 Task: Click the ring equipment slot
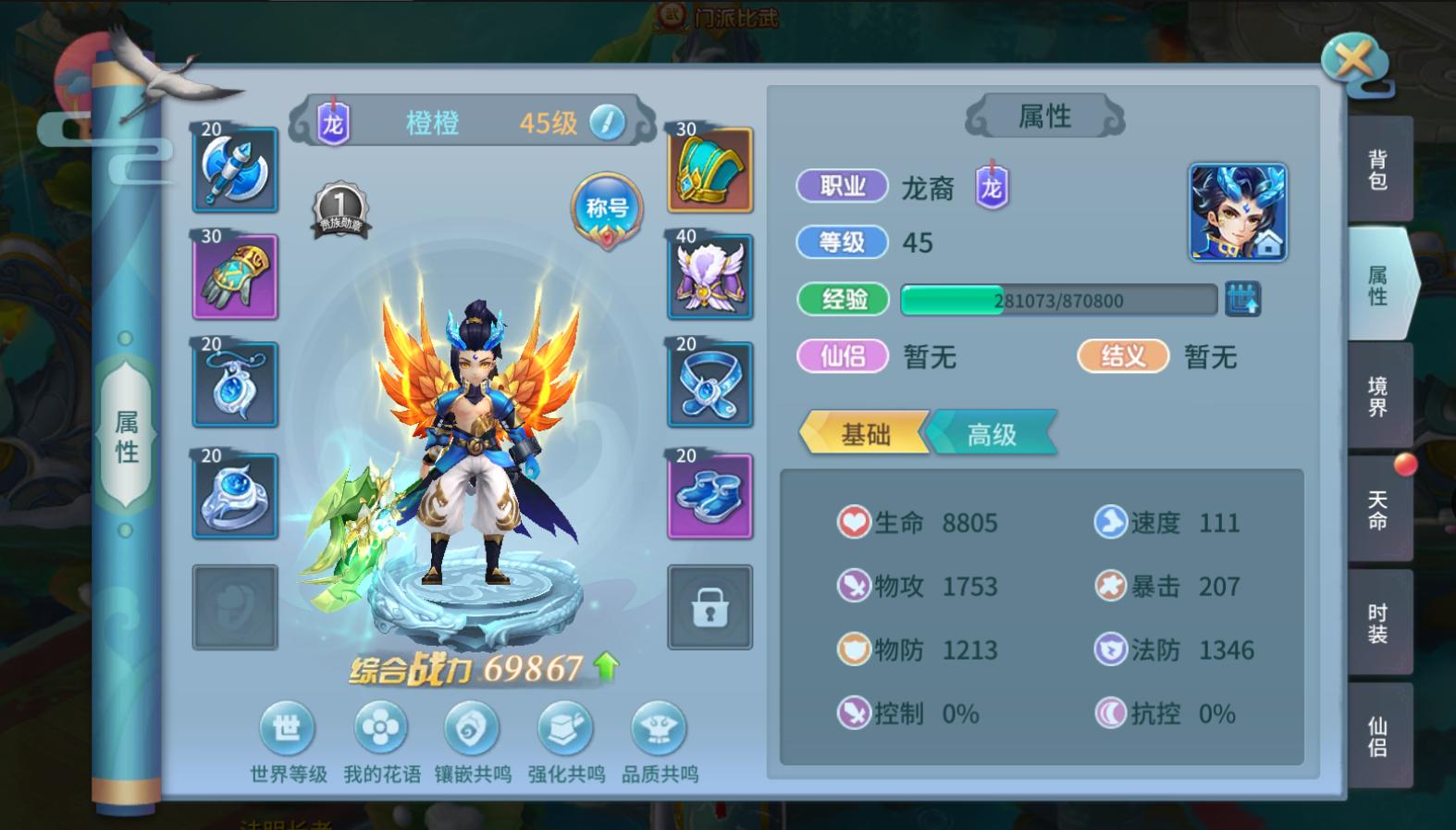234,497
